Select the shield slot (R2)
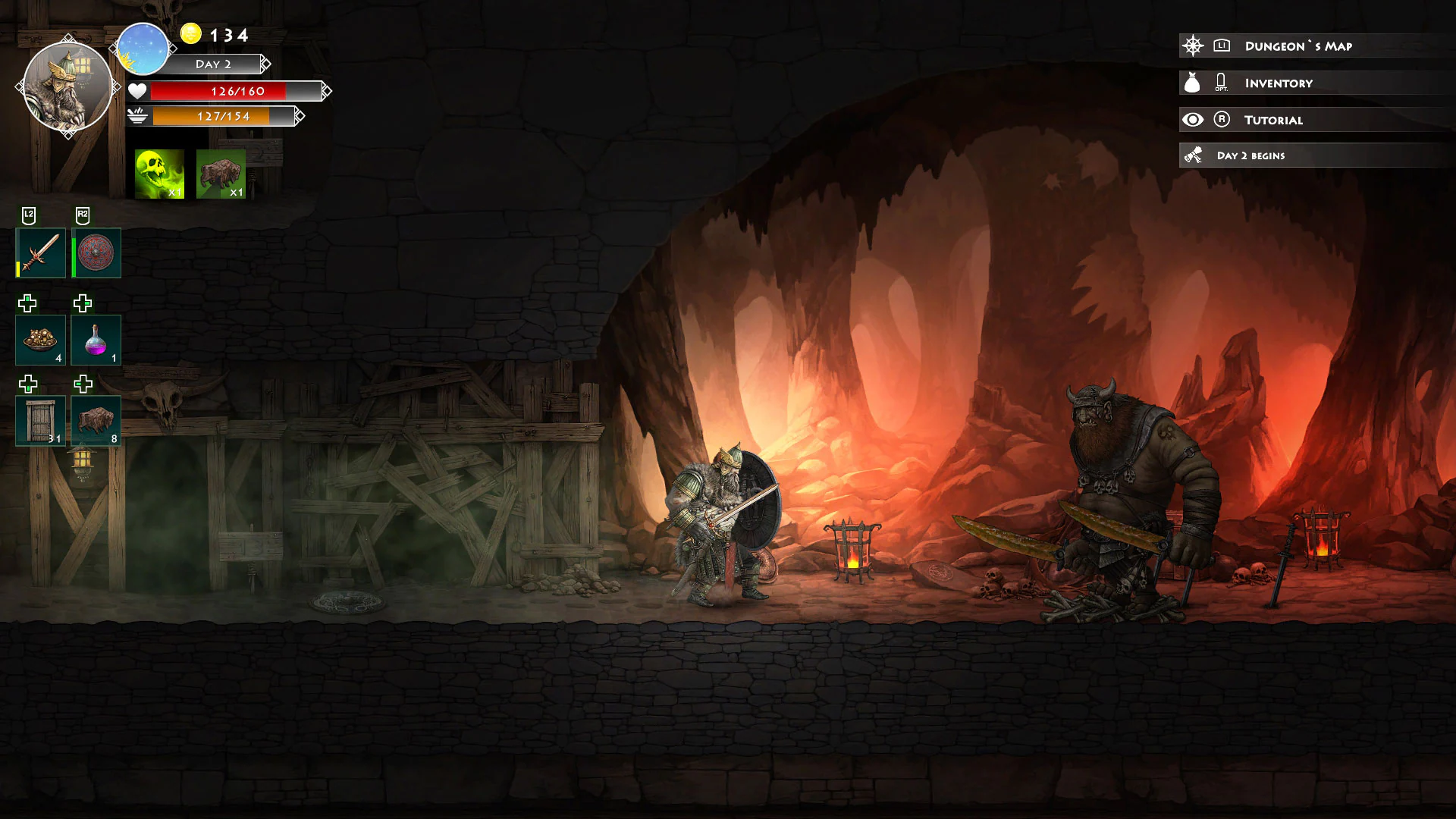 pos(96,253)
